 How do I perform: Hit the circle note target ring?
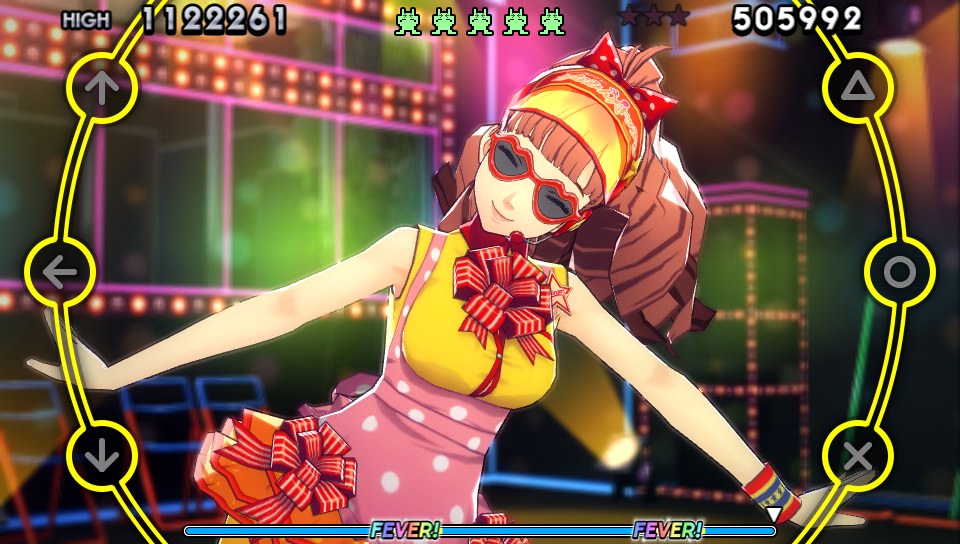899,271
